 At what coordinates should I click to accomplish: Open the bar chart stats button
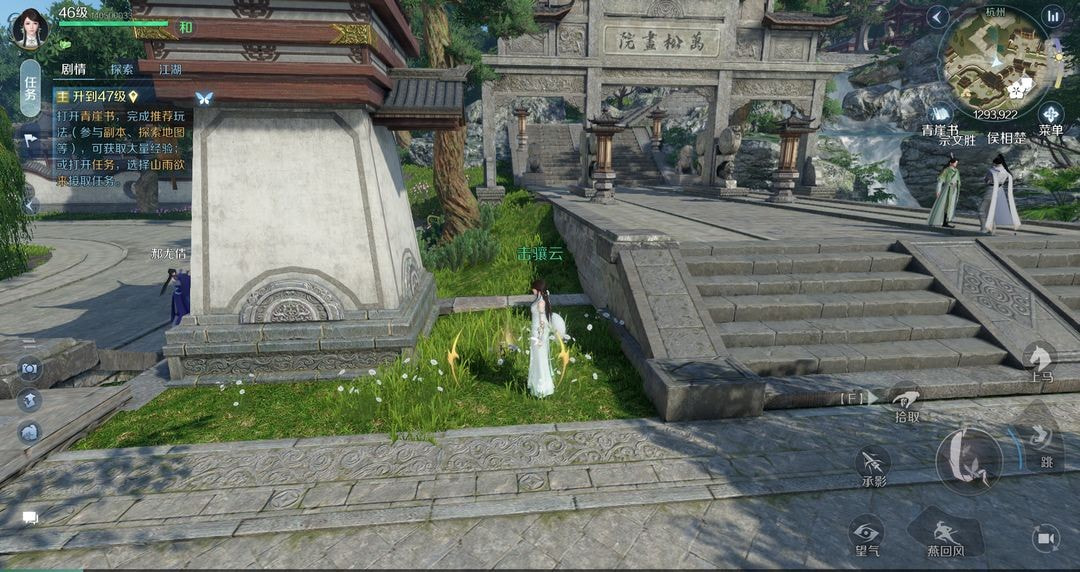tap(1052, 16)
